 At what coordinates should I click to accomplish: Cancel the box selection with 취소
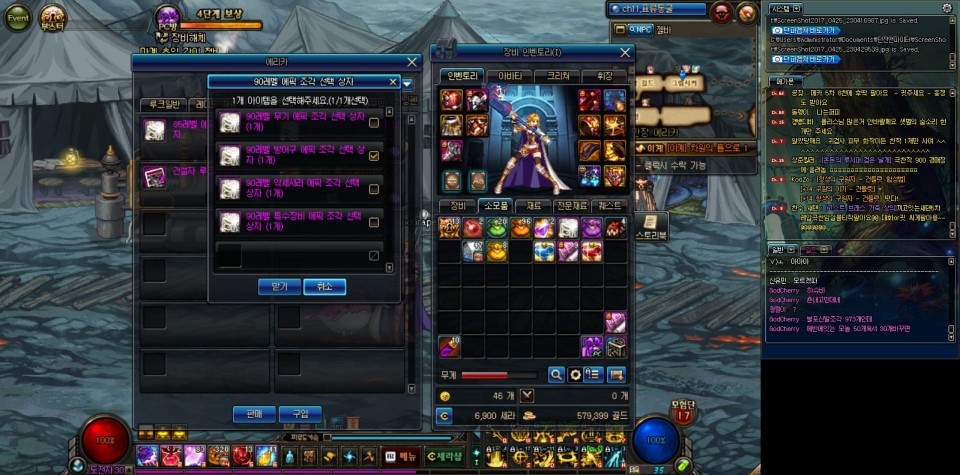324,287
